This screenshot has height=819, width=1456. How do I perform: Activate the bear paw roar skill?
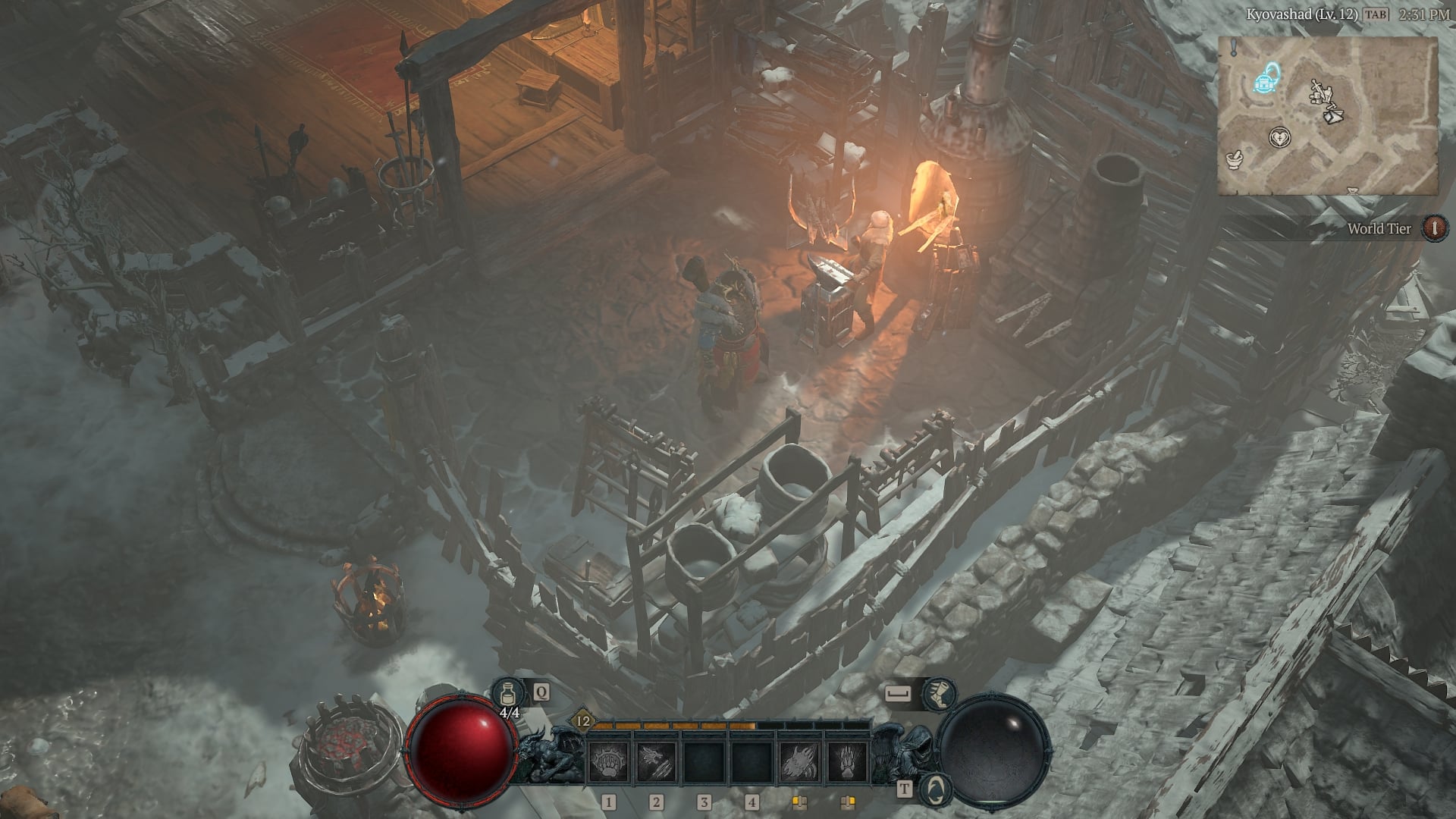608,762
